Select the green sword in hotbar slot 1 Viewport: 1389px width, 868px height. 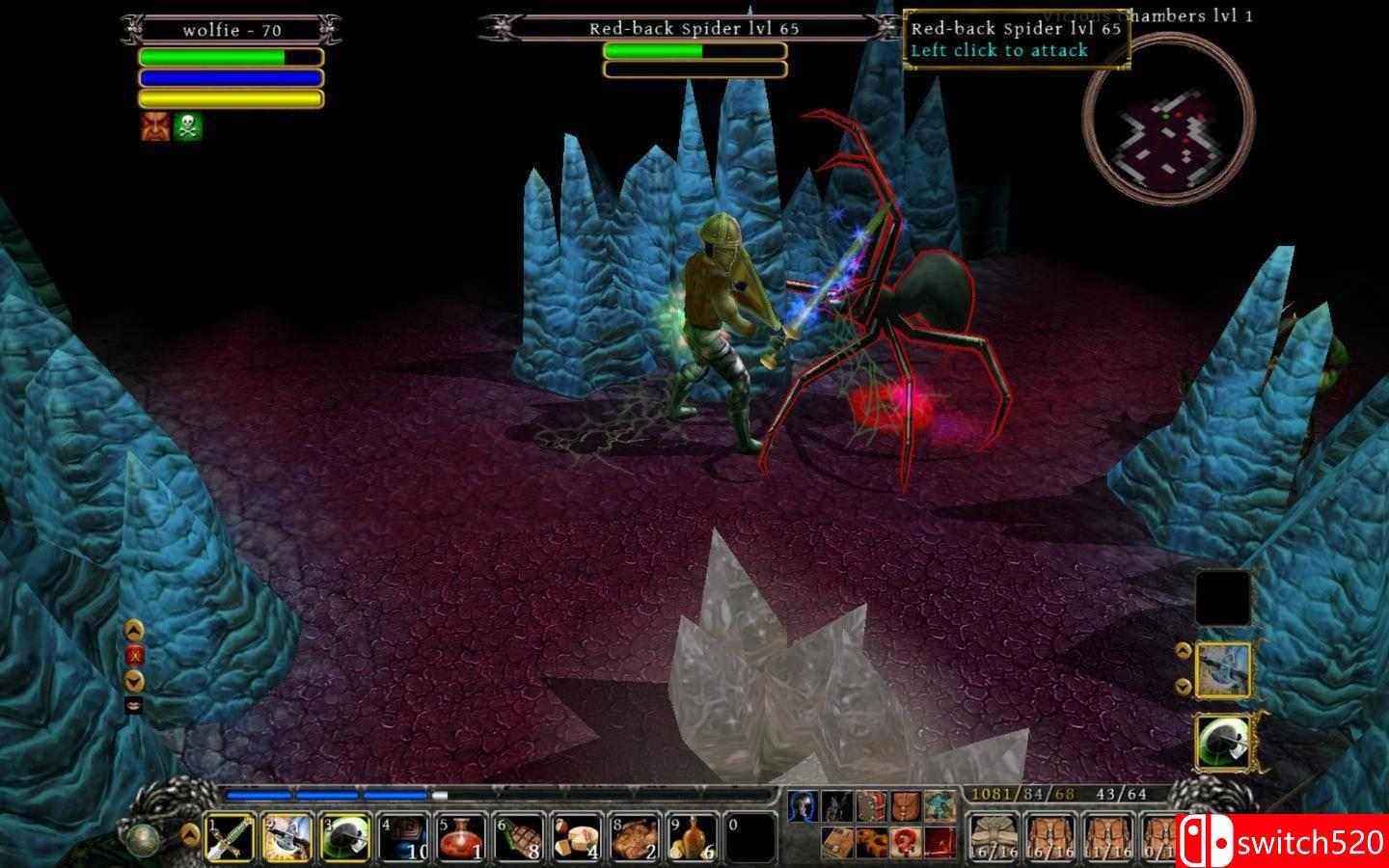231,837
